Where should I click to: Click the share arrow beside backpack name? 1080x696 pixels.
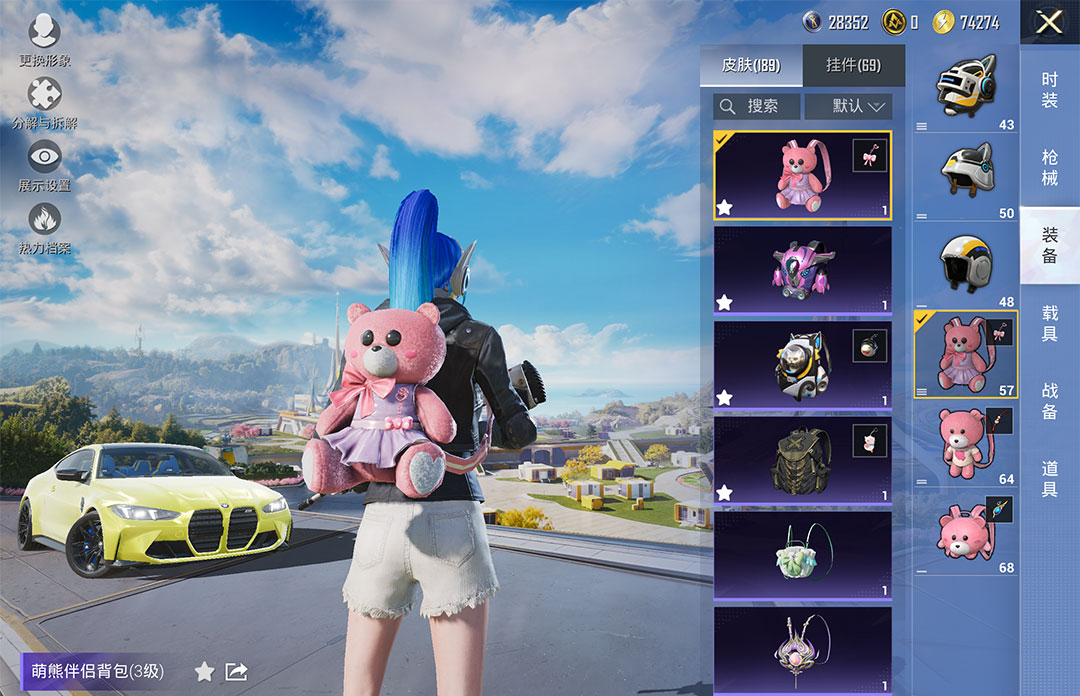coord(236,671)
